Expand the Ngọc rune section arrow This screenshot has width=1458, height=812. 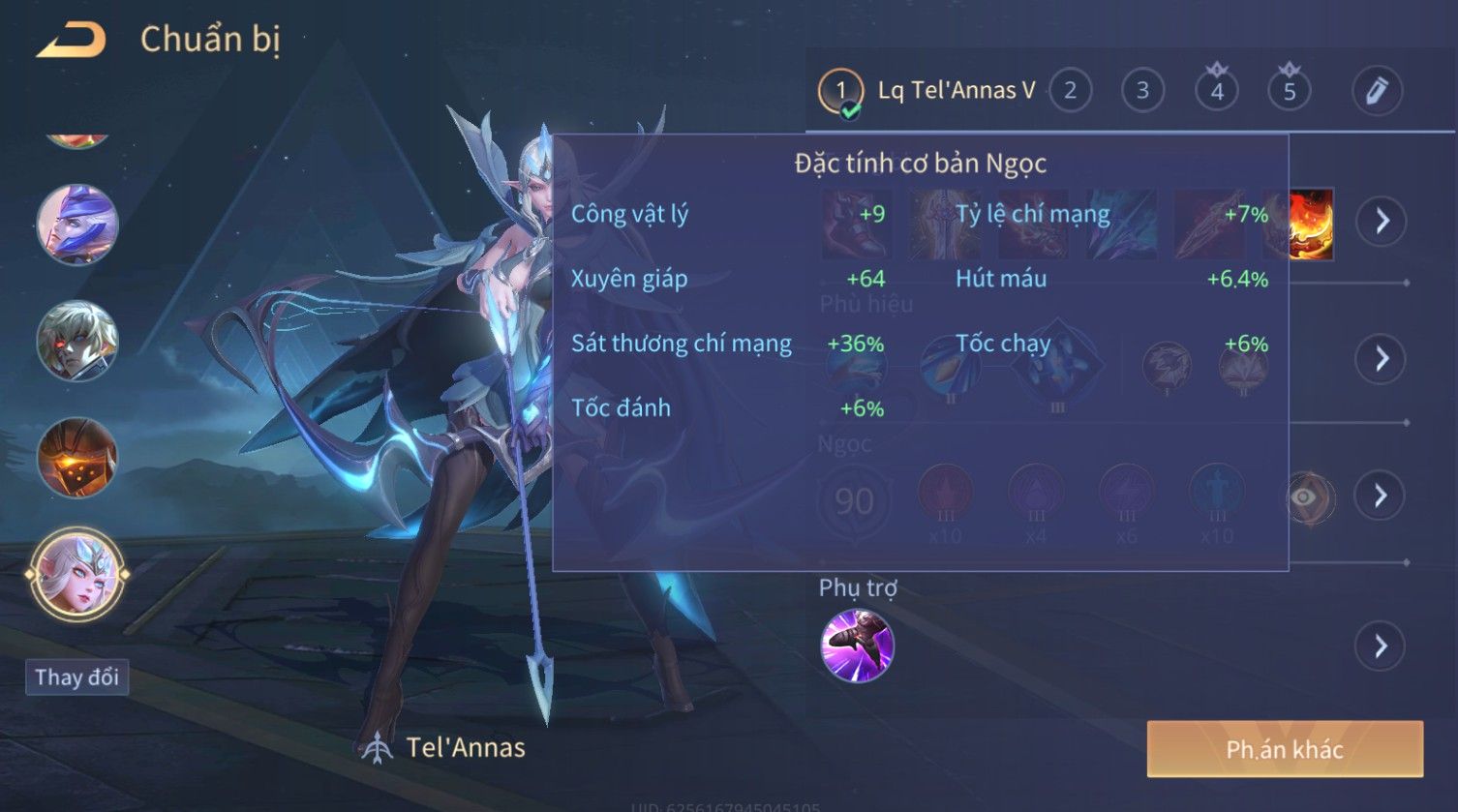click(x=1381, y=496)
